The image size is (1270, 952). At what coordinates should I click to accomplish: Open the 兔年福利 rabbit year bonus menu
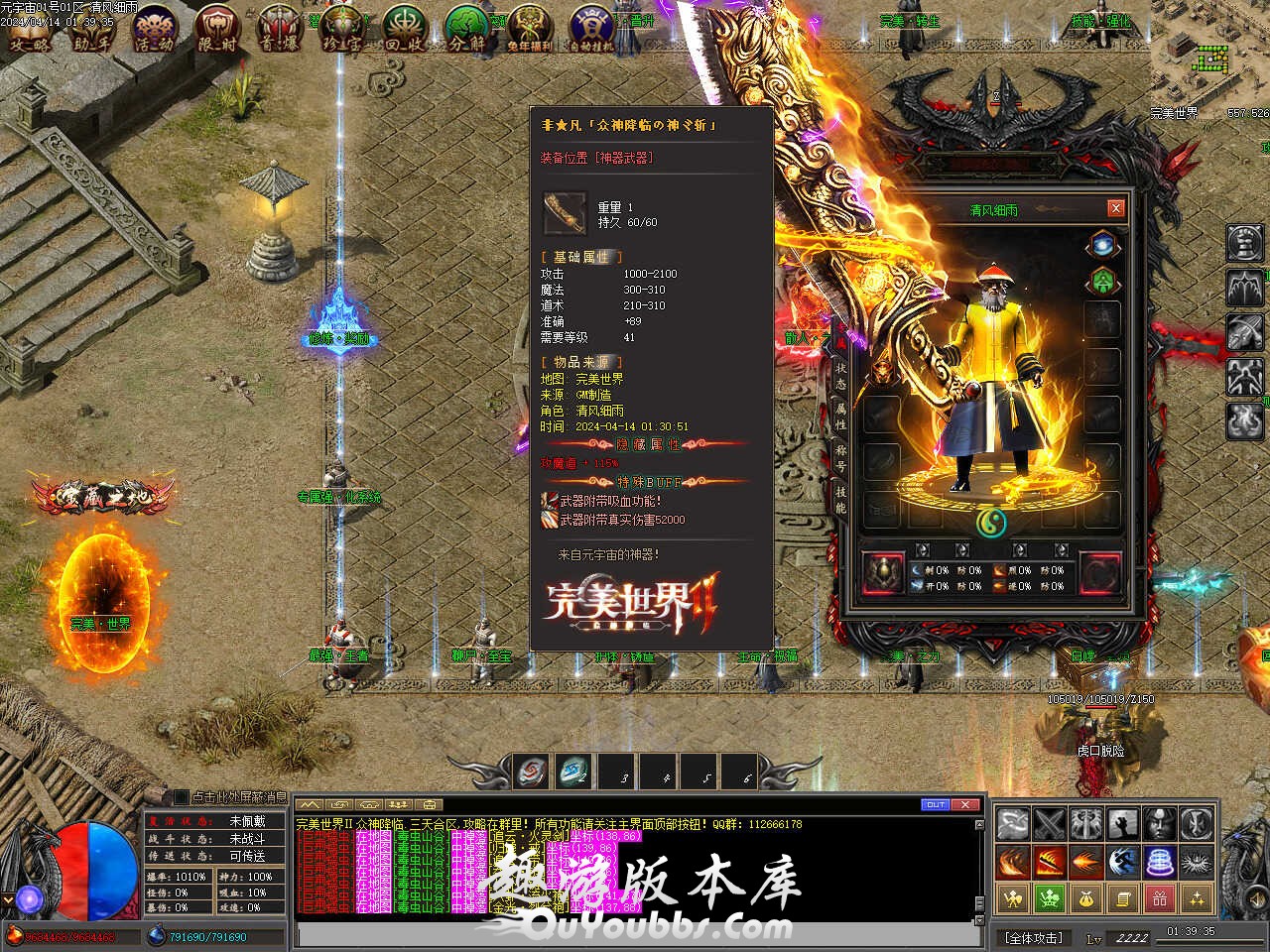[x=530, y=28]
